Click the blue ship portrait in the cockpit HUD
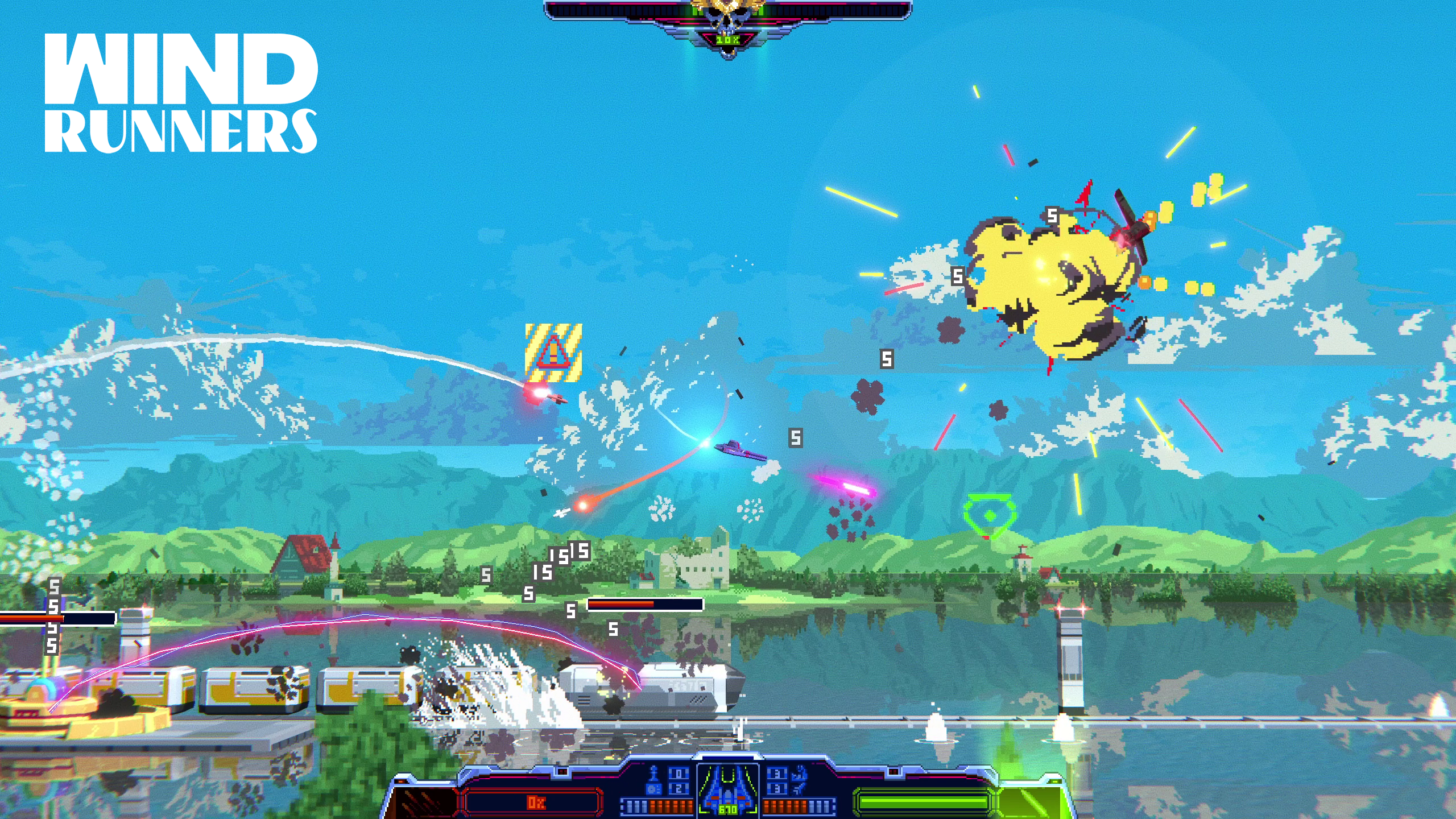The width and height of the screenshot is (1456, 819). click(728, 789)
